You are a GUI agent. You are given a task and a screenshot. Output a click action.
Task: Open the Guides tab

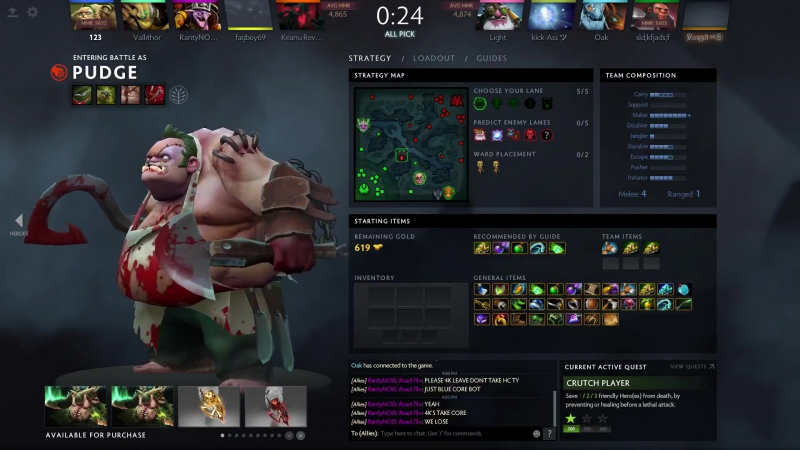491,58
